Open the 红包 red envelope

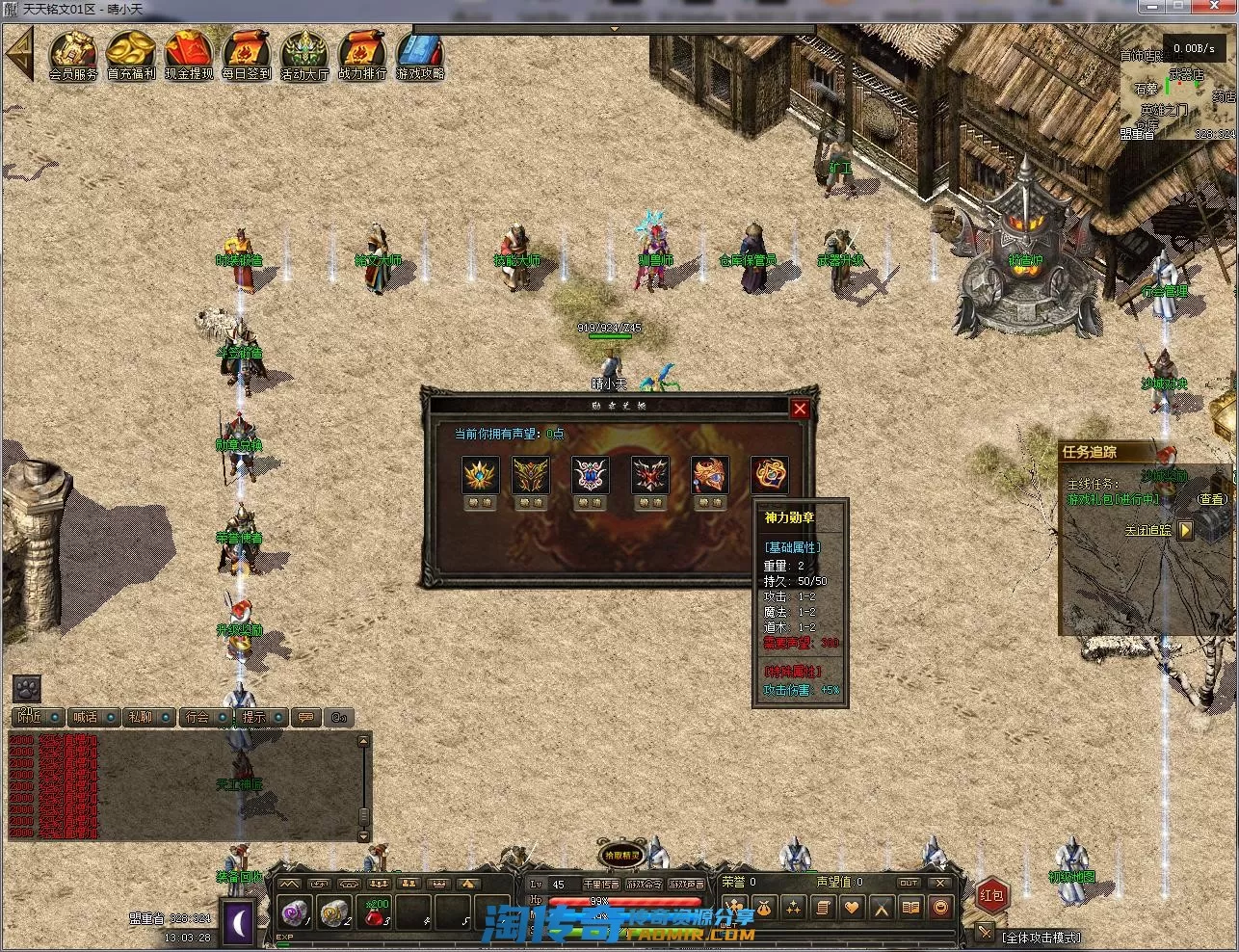991,895
